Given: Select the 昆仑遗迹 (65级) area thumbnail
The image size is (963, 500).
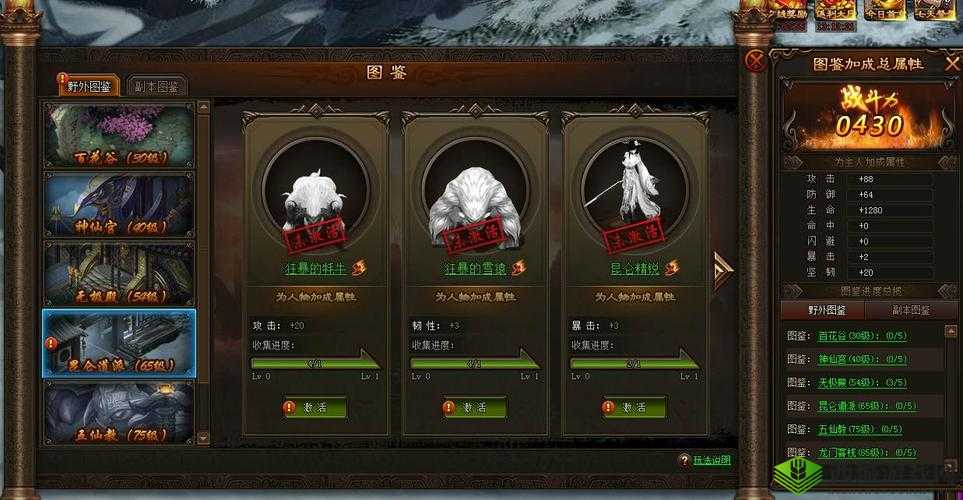Looking at the screenshot, I should (x=119, y=343).
